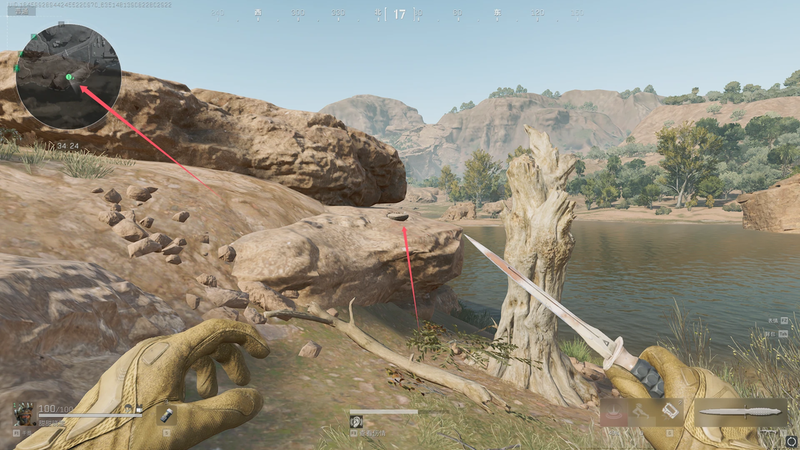Click the round skill icon at bottom center
800x450 pixels.
pos(356,422)
